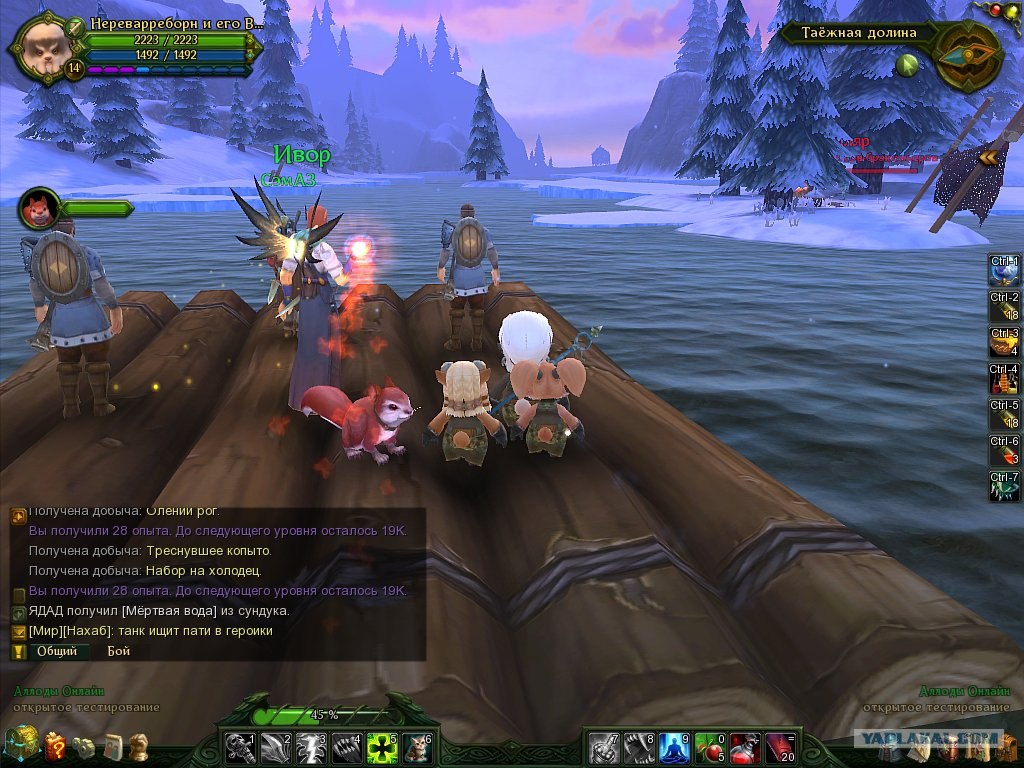Open settings with the gears icon
The width and height of the screenshot is (1024, 768).
[x=84, y=746]
